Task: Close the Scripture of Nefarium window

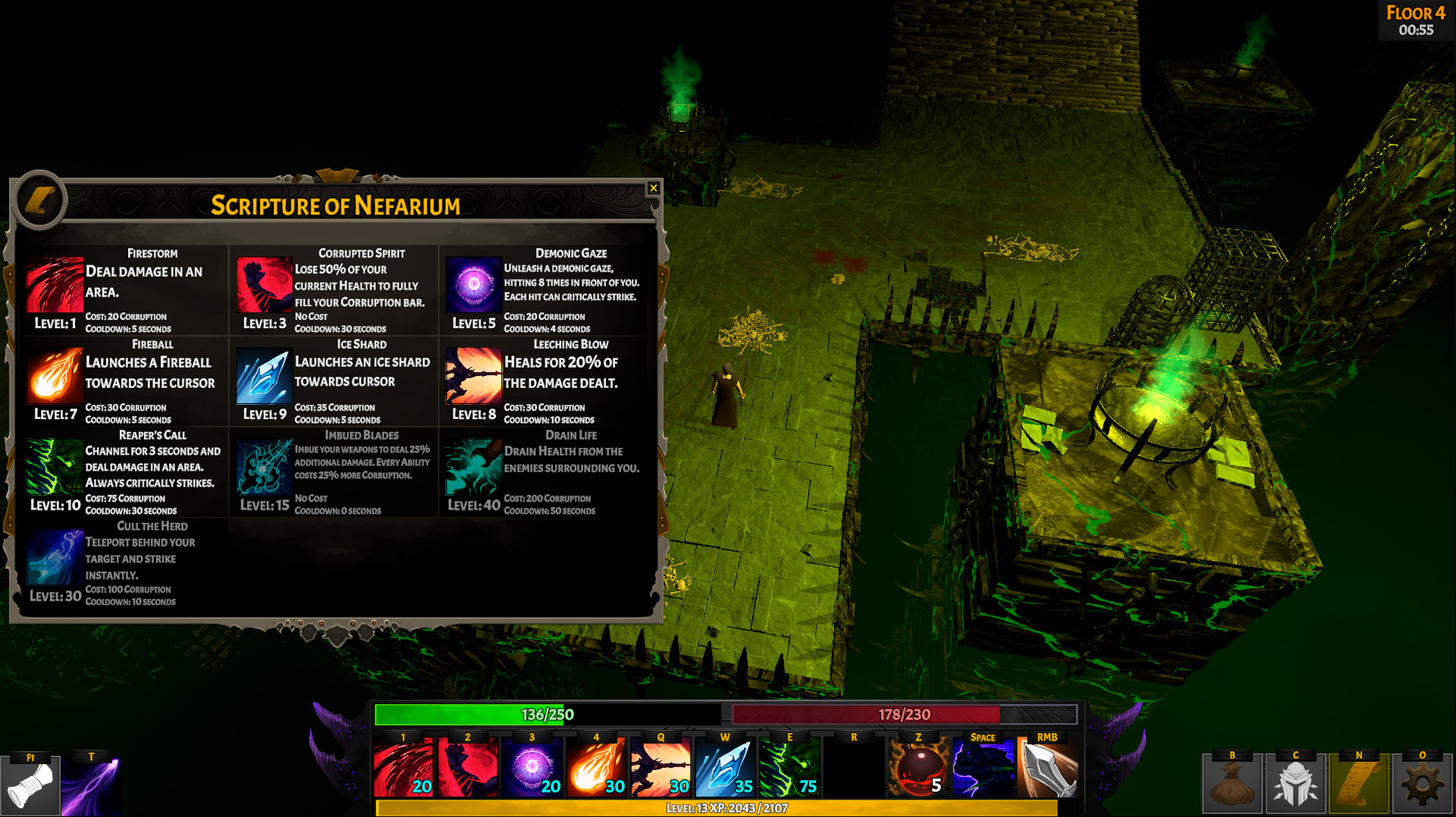Action: (654, 188)
